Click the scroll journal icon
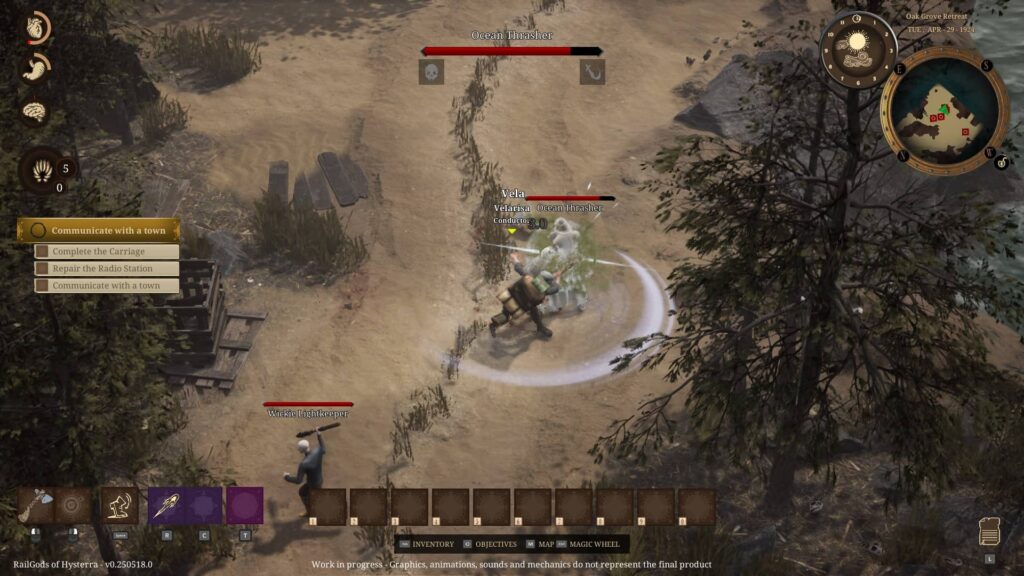This screenshot has width=1024, height=576. 988,532
